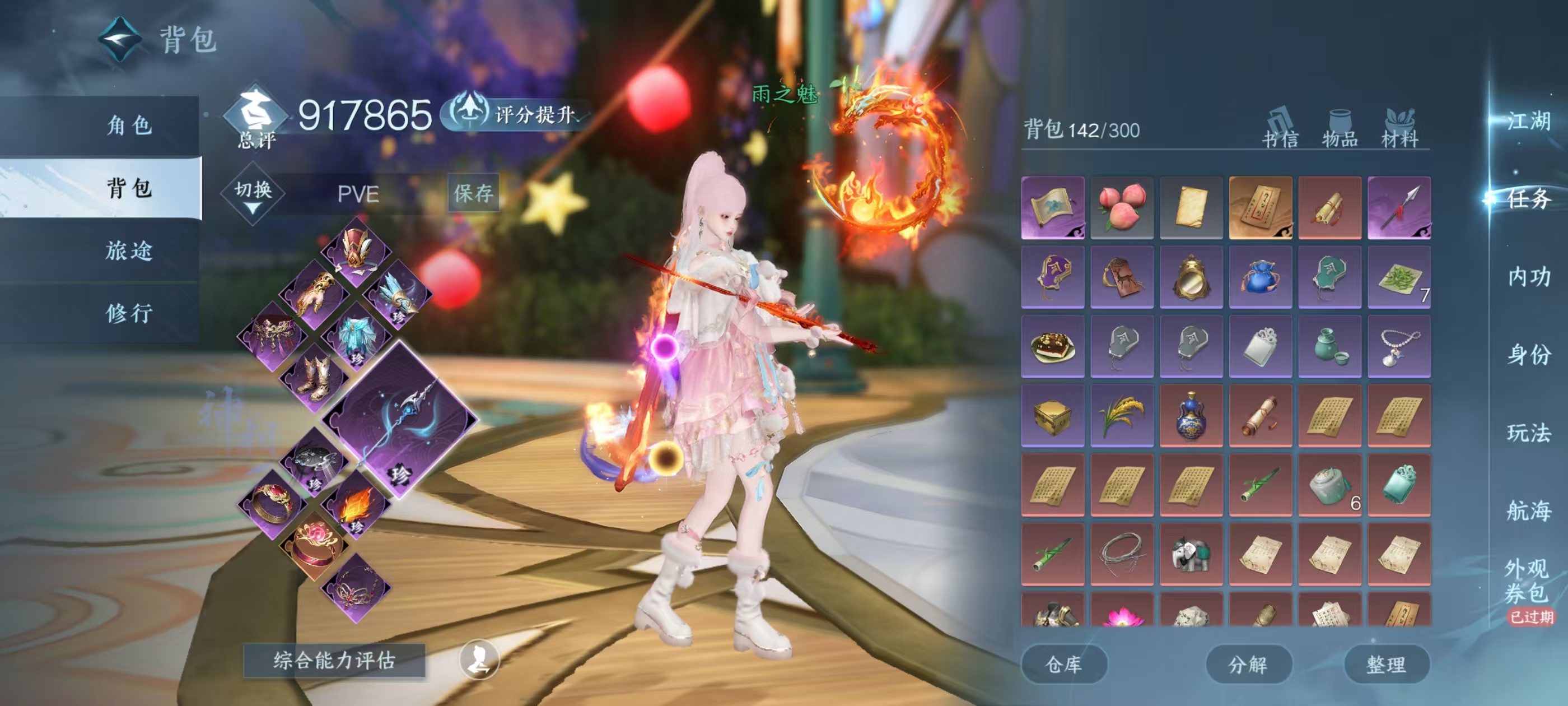Viewport: 1568px width, 706px height.
Task: Go back using the arrow beside 背包
Action: pos(120,38)
